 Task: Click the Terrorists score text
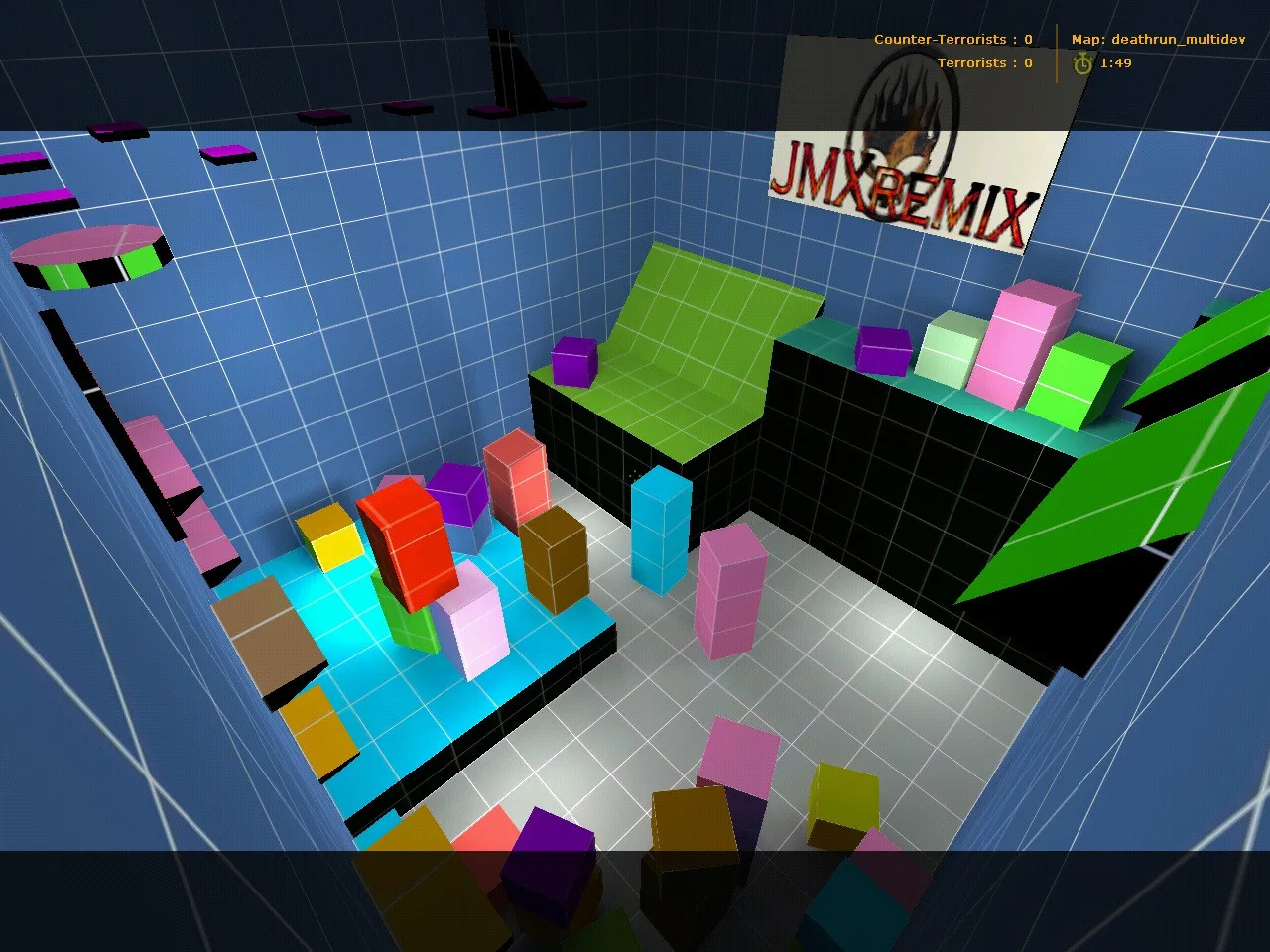coord(982,62)
